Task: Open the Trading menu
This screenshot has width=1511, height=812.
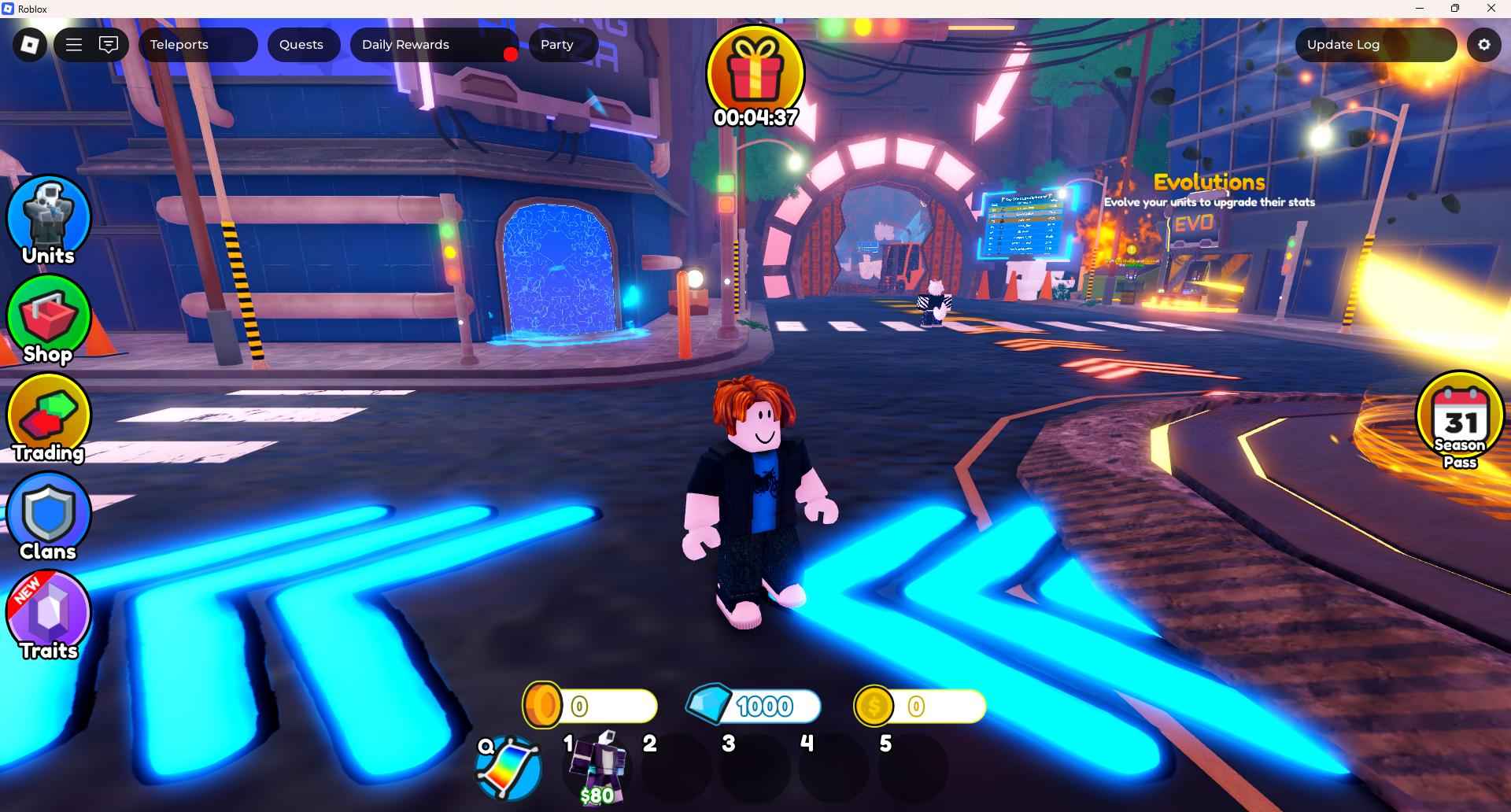Action: click(49, 419)
